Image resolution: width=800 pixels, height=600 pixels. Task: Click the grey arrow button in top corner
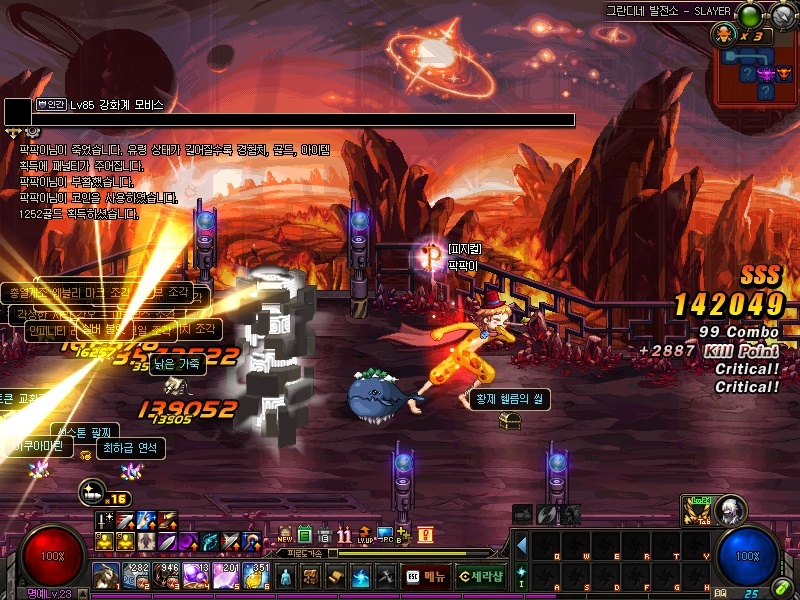(x=781, y=15)
